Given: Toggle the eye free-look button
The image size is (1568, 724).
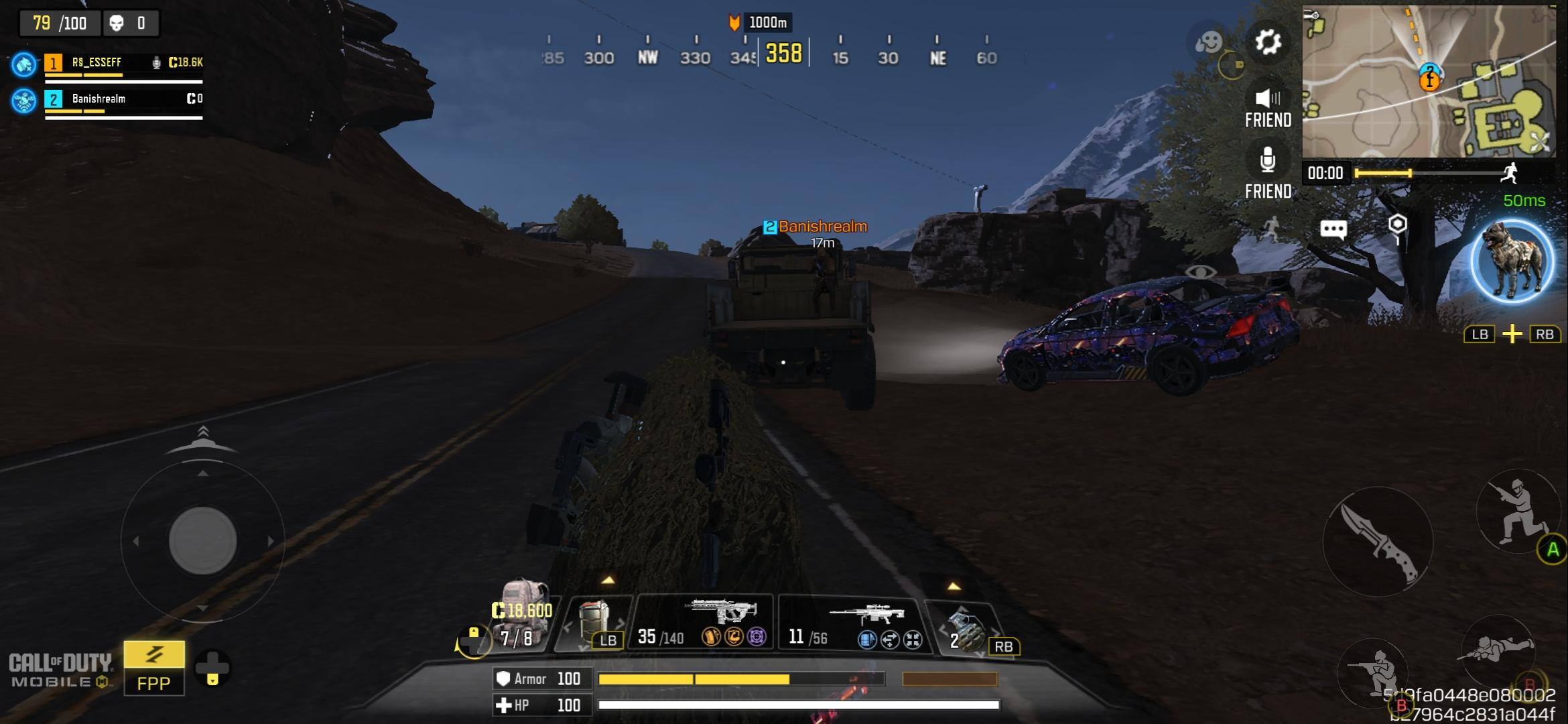Looking at the screenshot, I should (1200, 272).
